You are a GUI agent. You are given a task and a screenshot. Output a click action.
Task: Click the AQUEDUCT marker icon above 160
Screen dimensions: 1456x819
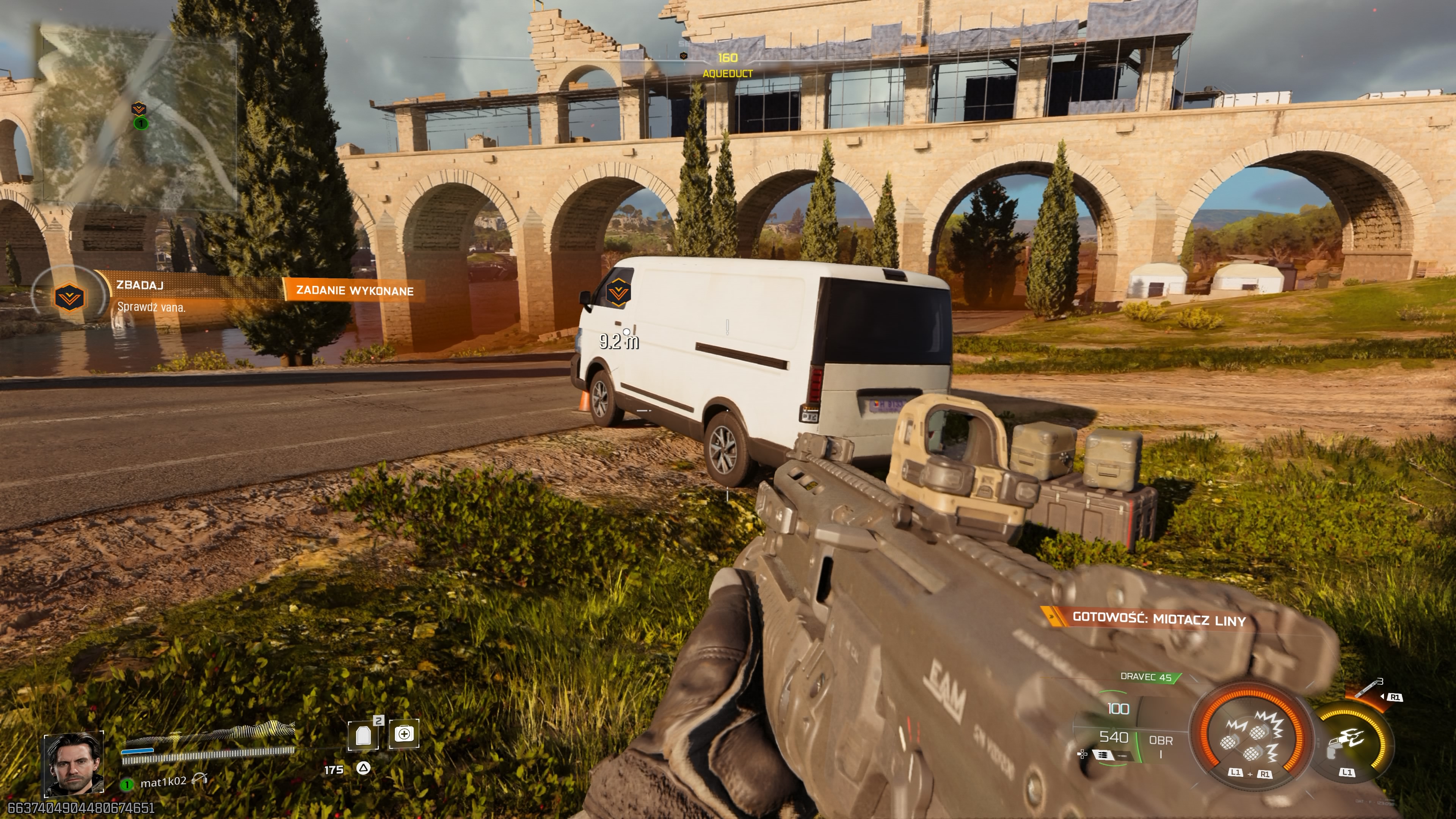683,56
